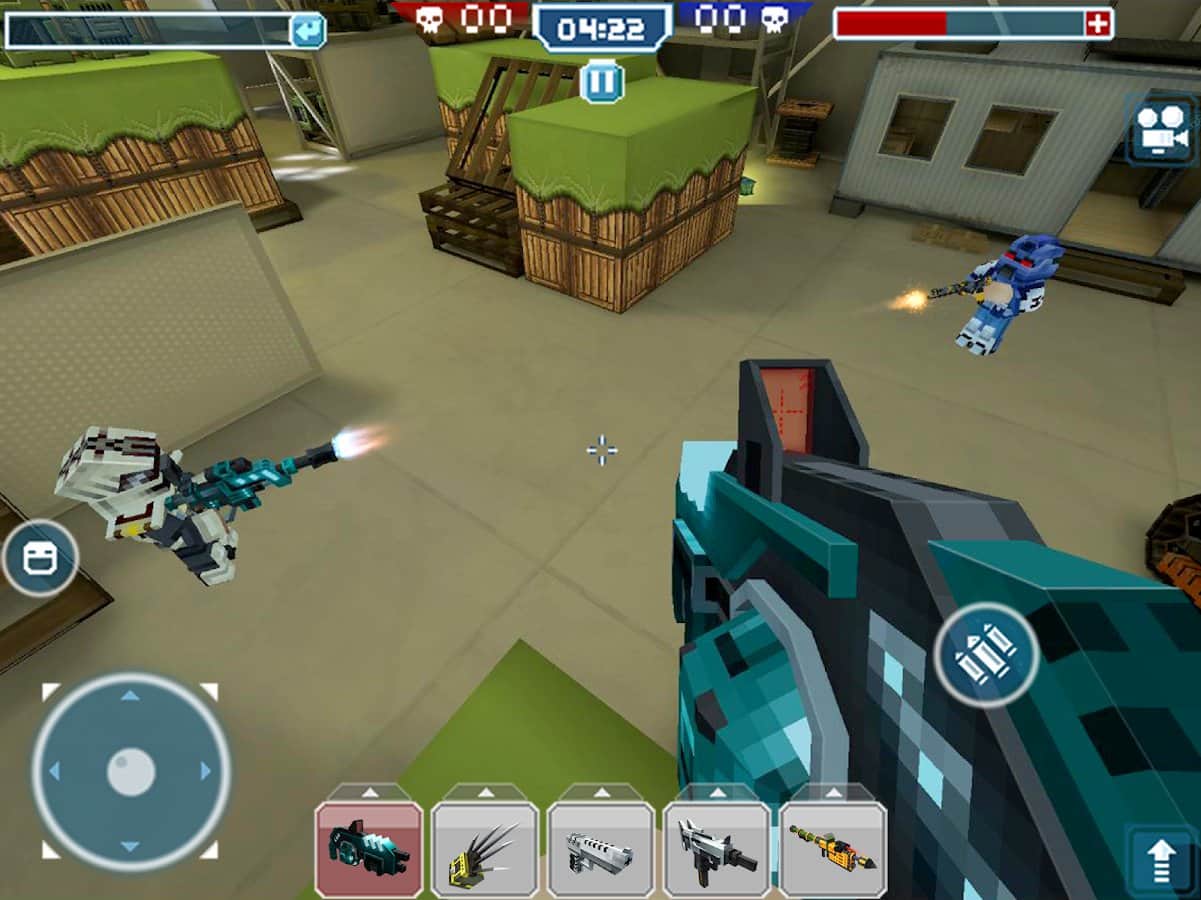Fire using the bullets ammo button

(986, 655)
